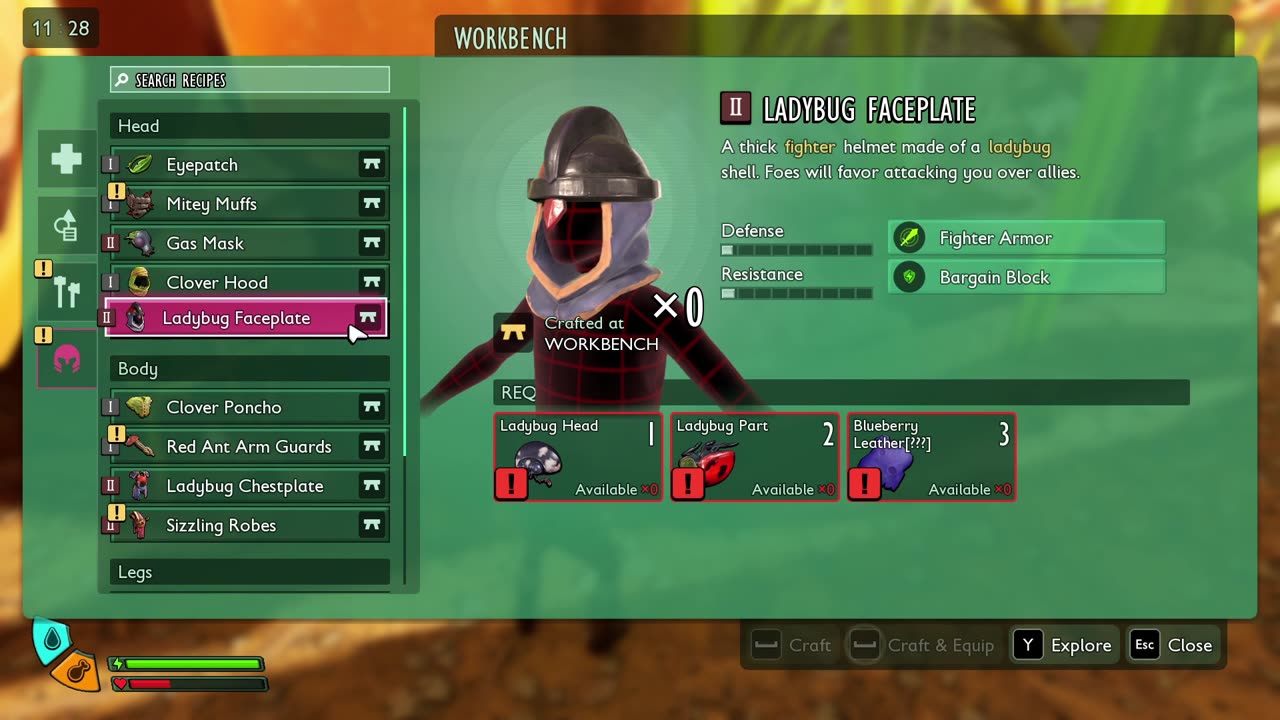
Task: Open the Ladybug Chestplate recipe
Action: [246, 486]
